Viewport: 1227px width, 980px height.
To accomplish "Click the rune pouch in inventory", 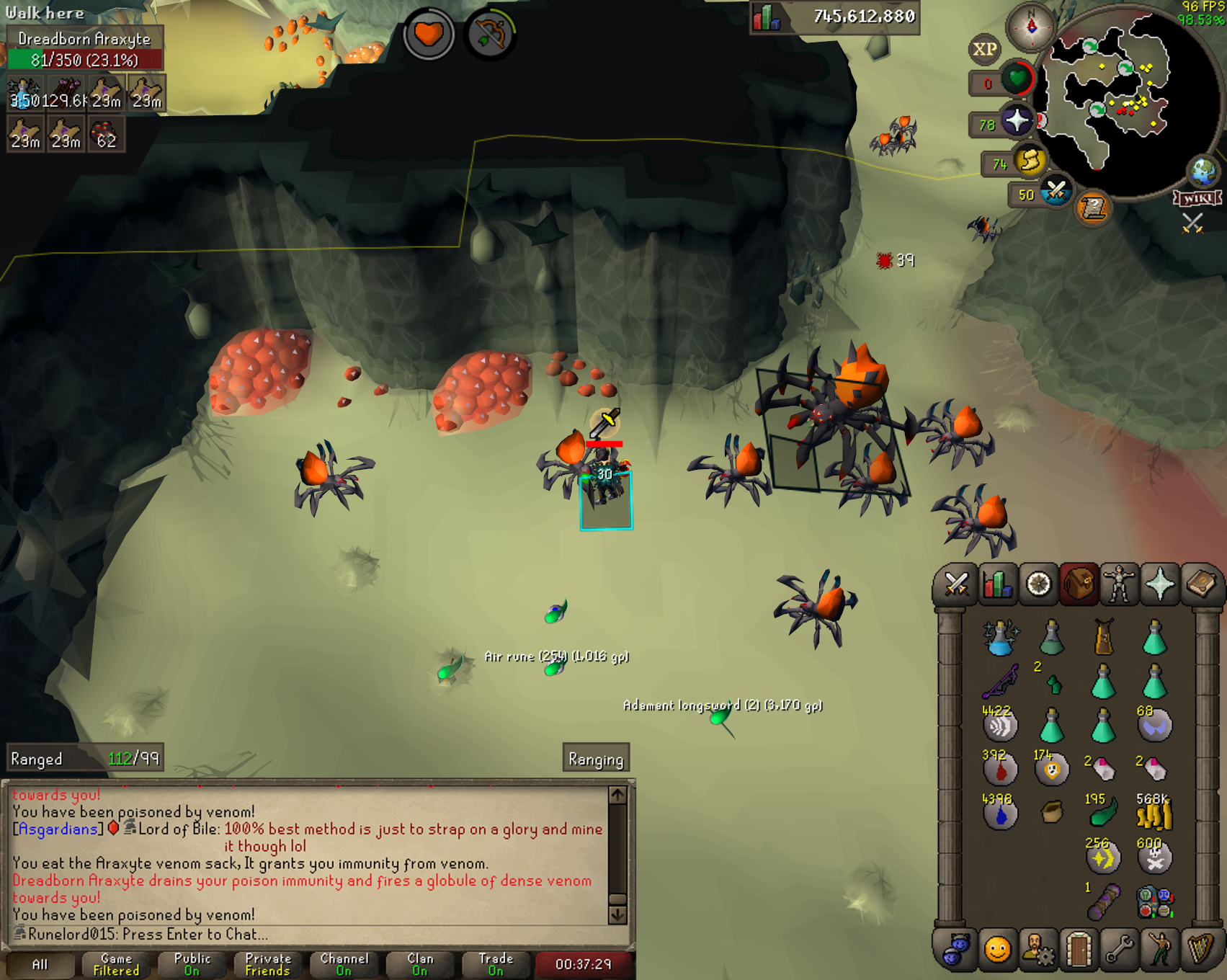I will (x=1155, y=902).
